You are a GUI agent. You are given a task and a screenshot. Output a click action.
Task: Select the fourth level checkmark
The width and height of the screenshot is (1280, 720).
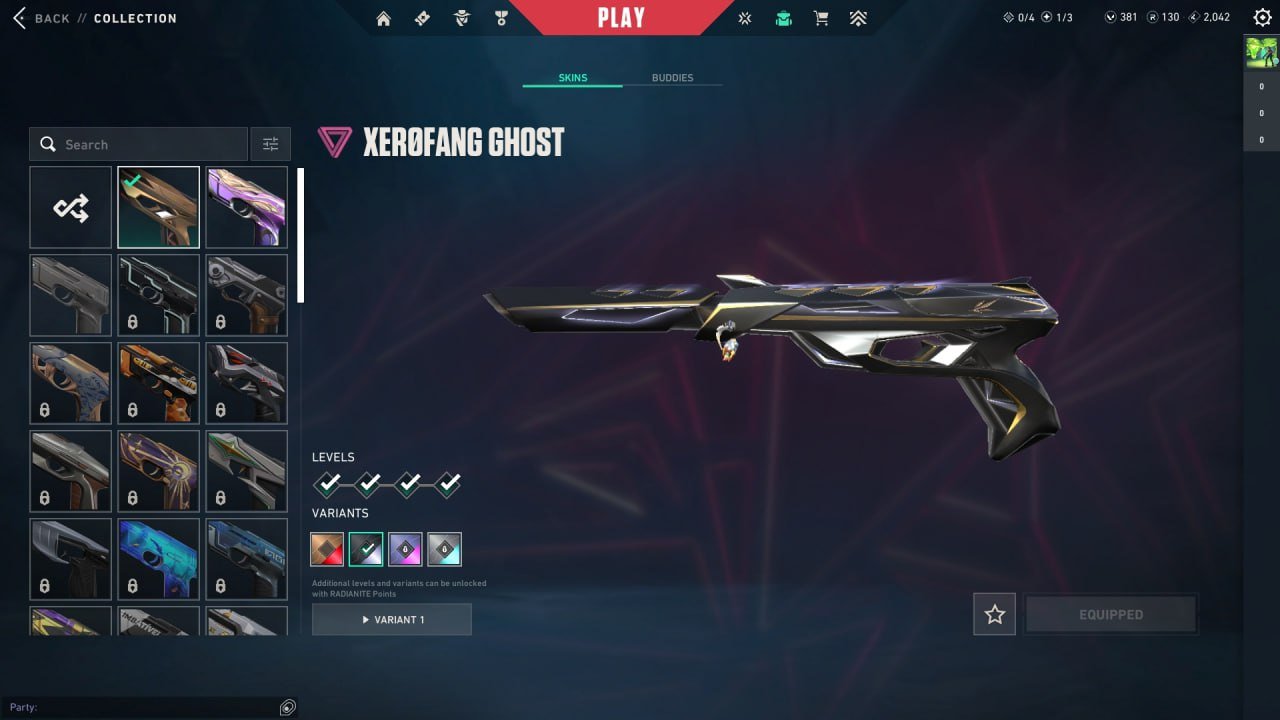click(x=447, y=484)
